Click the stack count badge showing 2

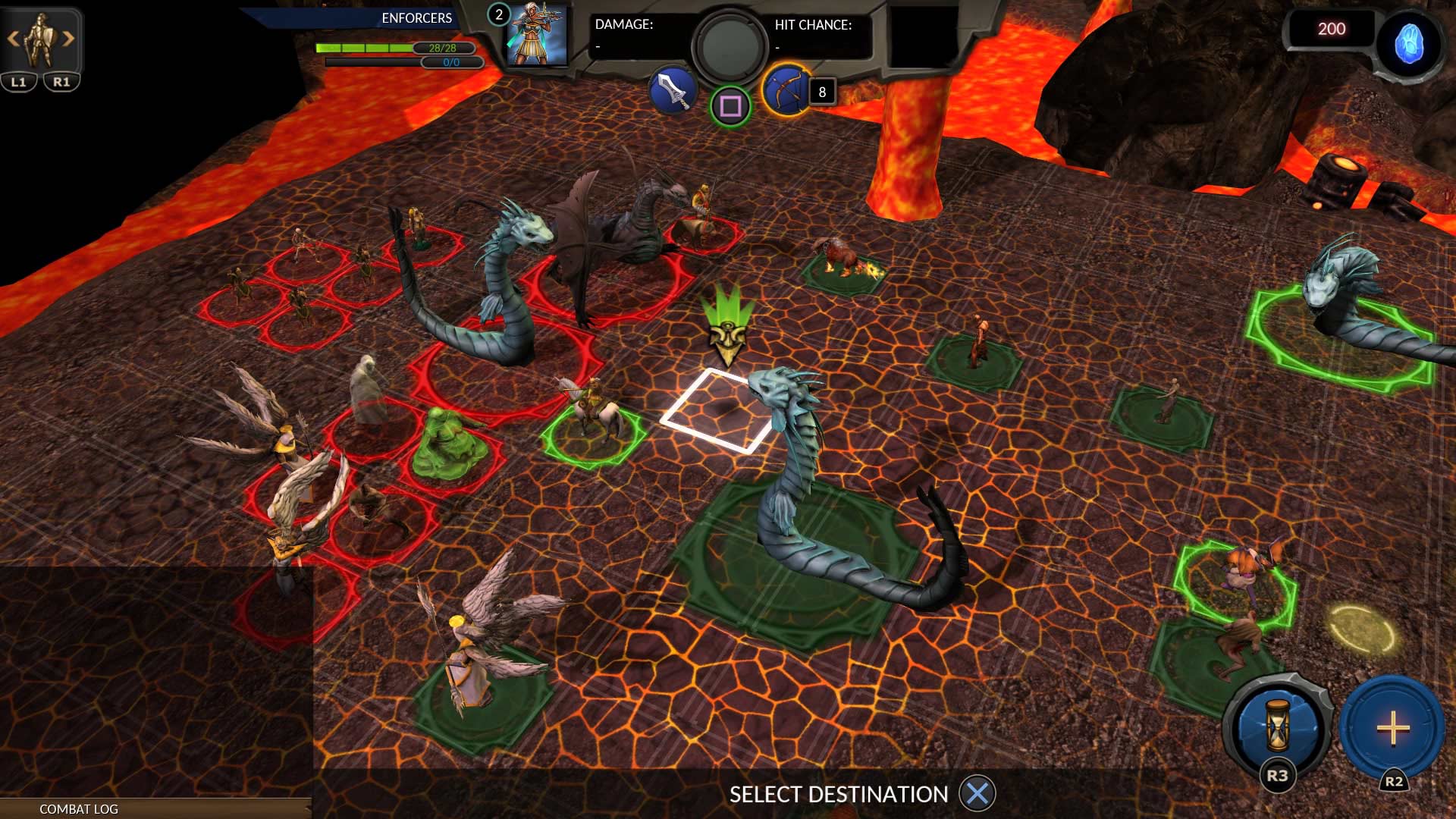[498, 13]
